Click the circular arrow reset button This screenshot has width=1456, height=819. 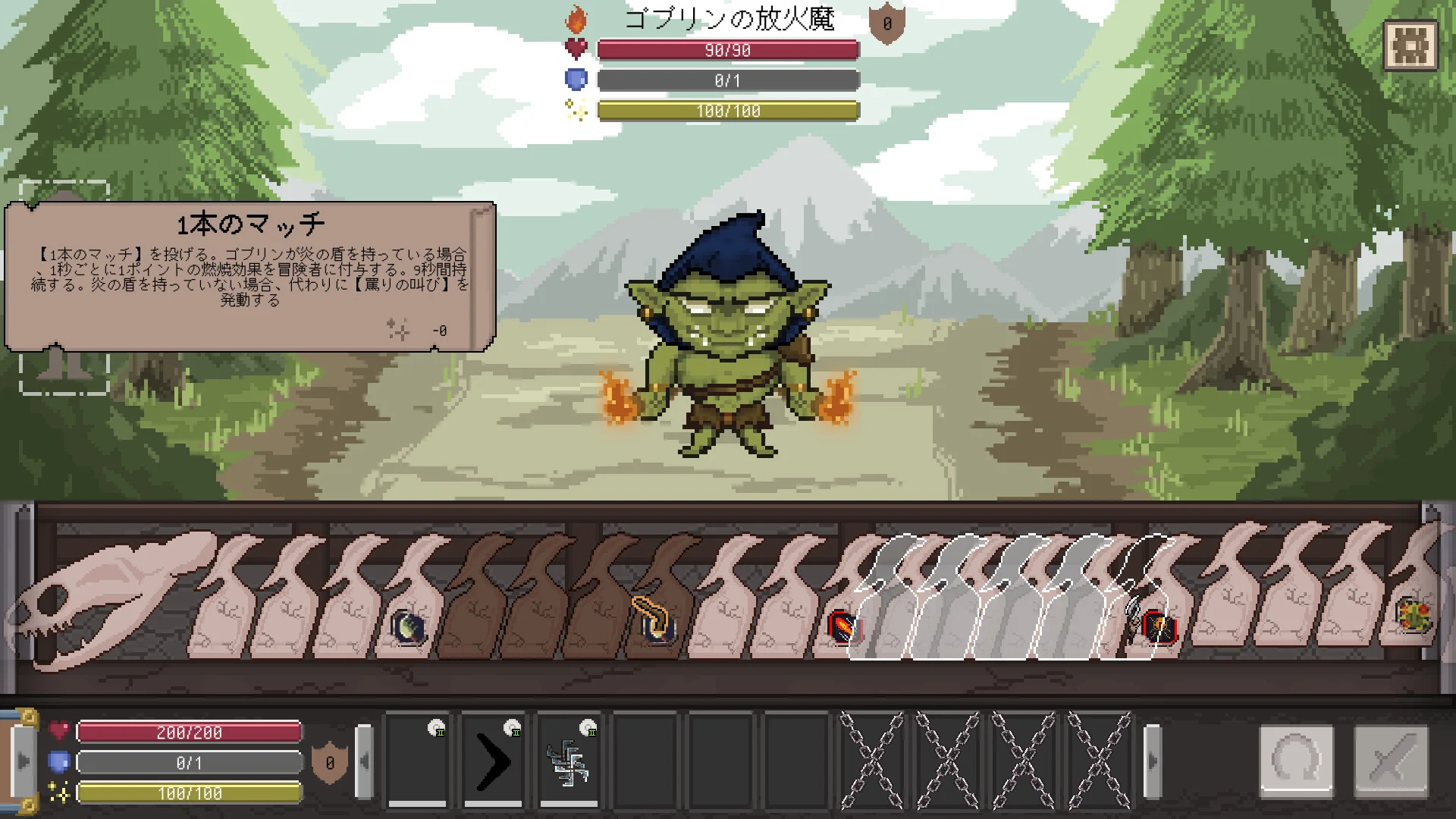tap(1296, 760)
